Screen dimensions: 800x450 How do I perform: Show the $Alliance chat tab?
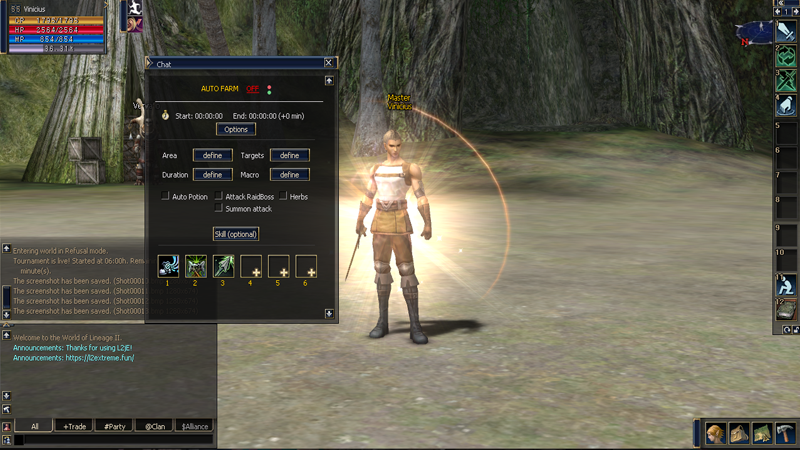coord(194,426)
